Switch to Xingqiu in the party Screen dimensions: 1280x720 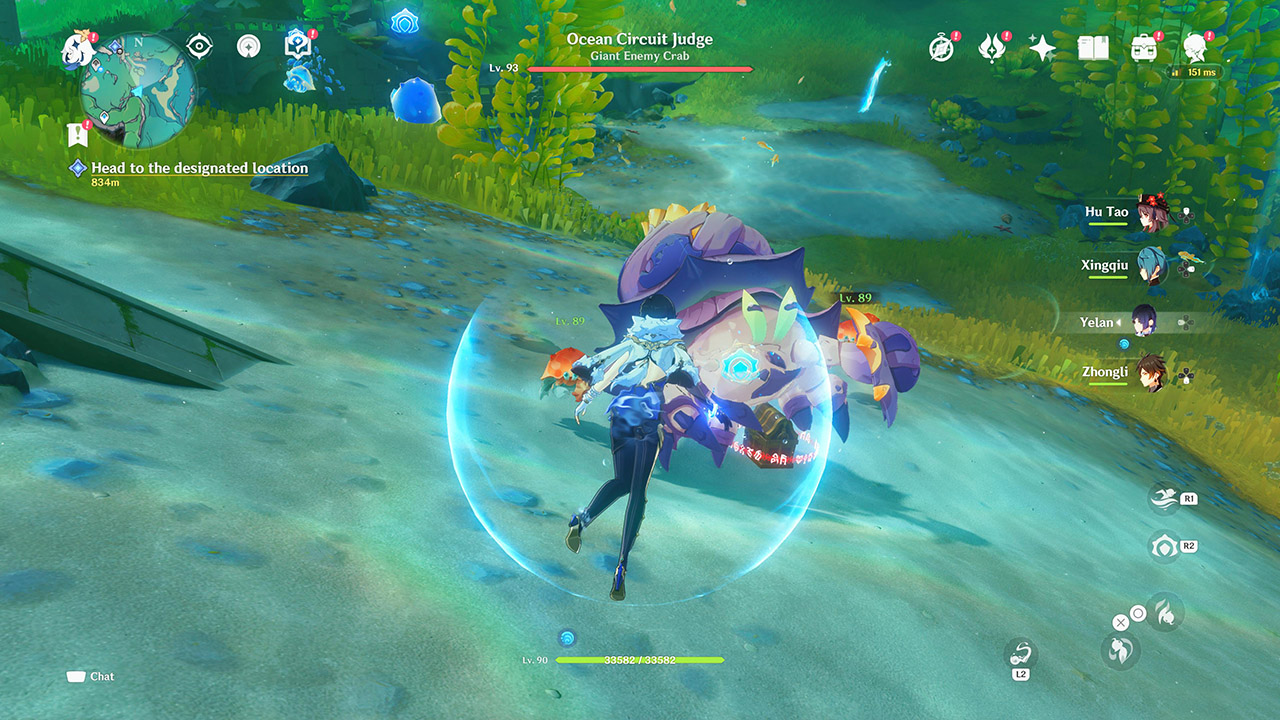pyautogui.click(x=1150, y=266)
